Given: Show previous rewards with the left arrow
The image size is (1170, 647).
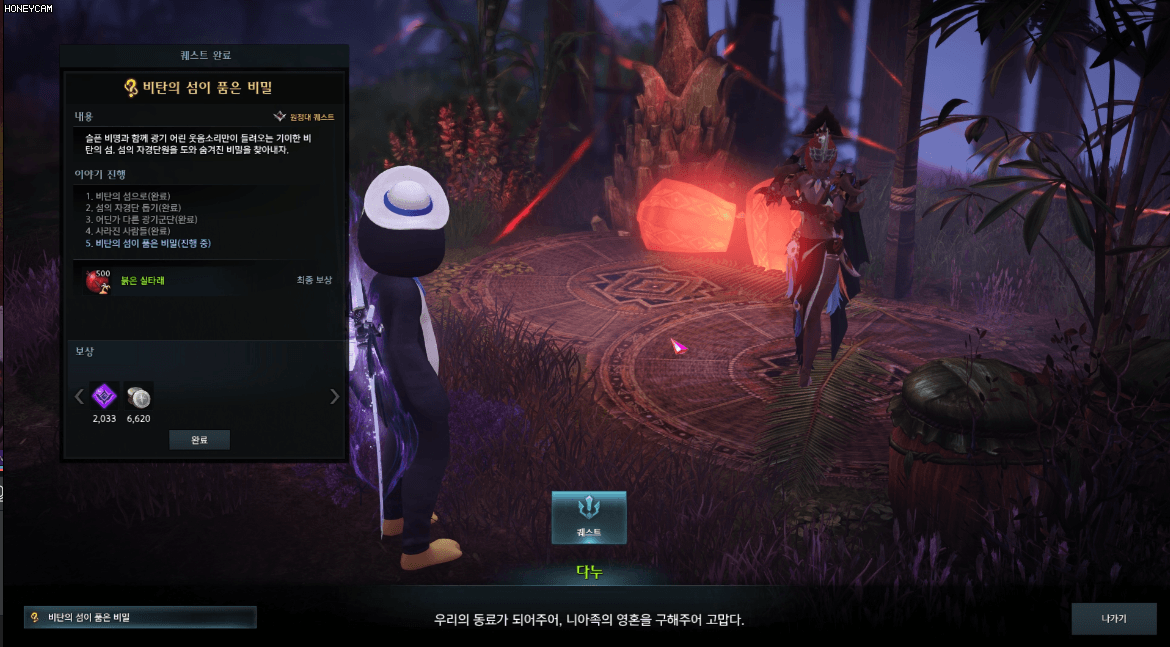Looking at the screenshot, I should pos(80,397).
